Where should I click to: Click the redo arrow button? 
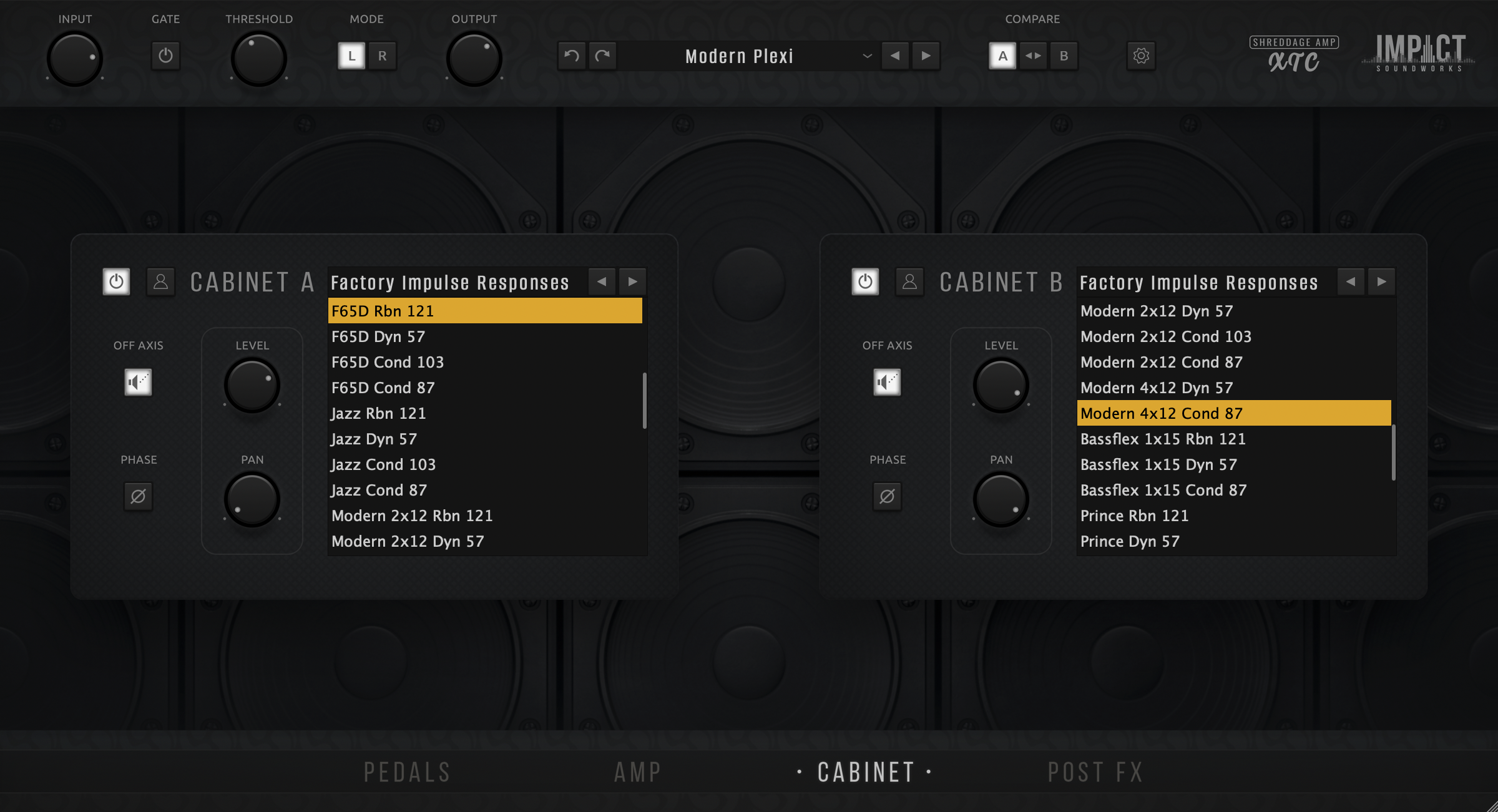[x=602, y=56]
